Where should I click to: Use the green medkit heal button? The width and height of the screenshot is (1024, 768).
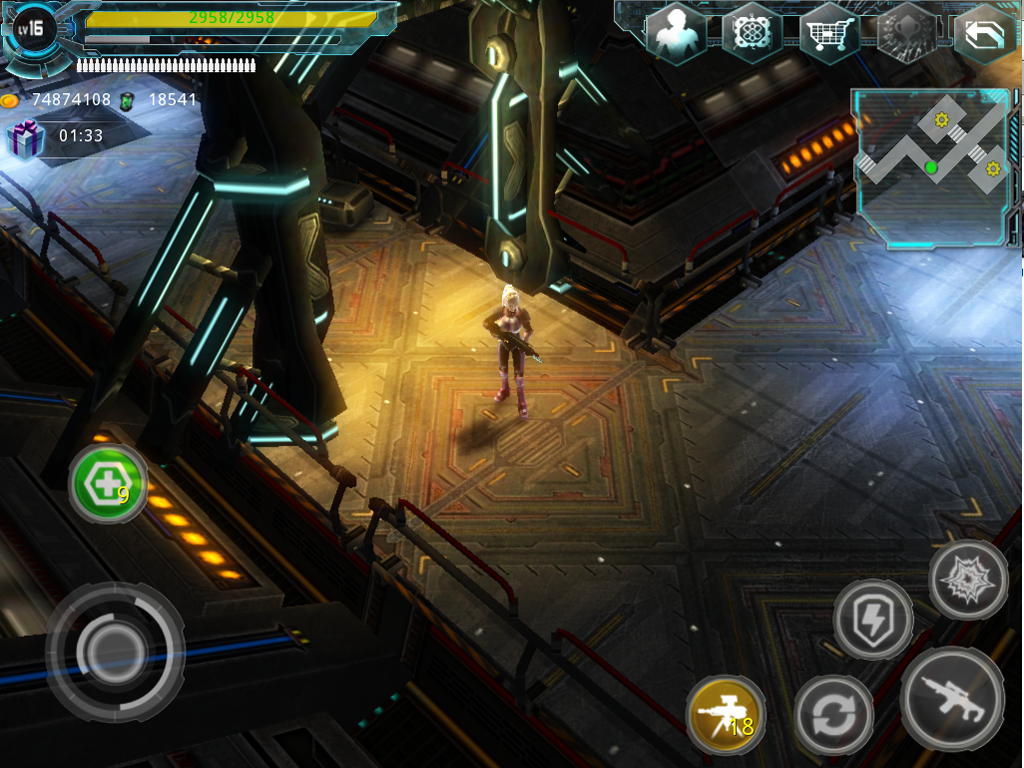(x=108, y=485)
